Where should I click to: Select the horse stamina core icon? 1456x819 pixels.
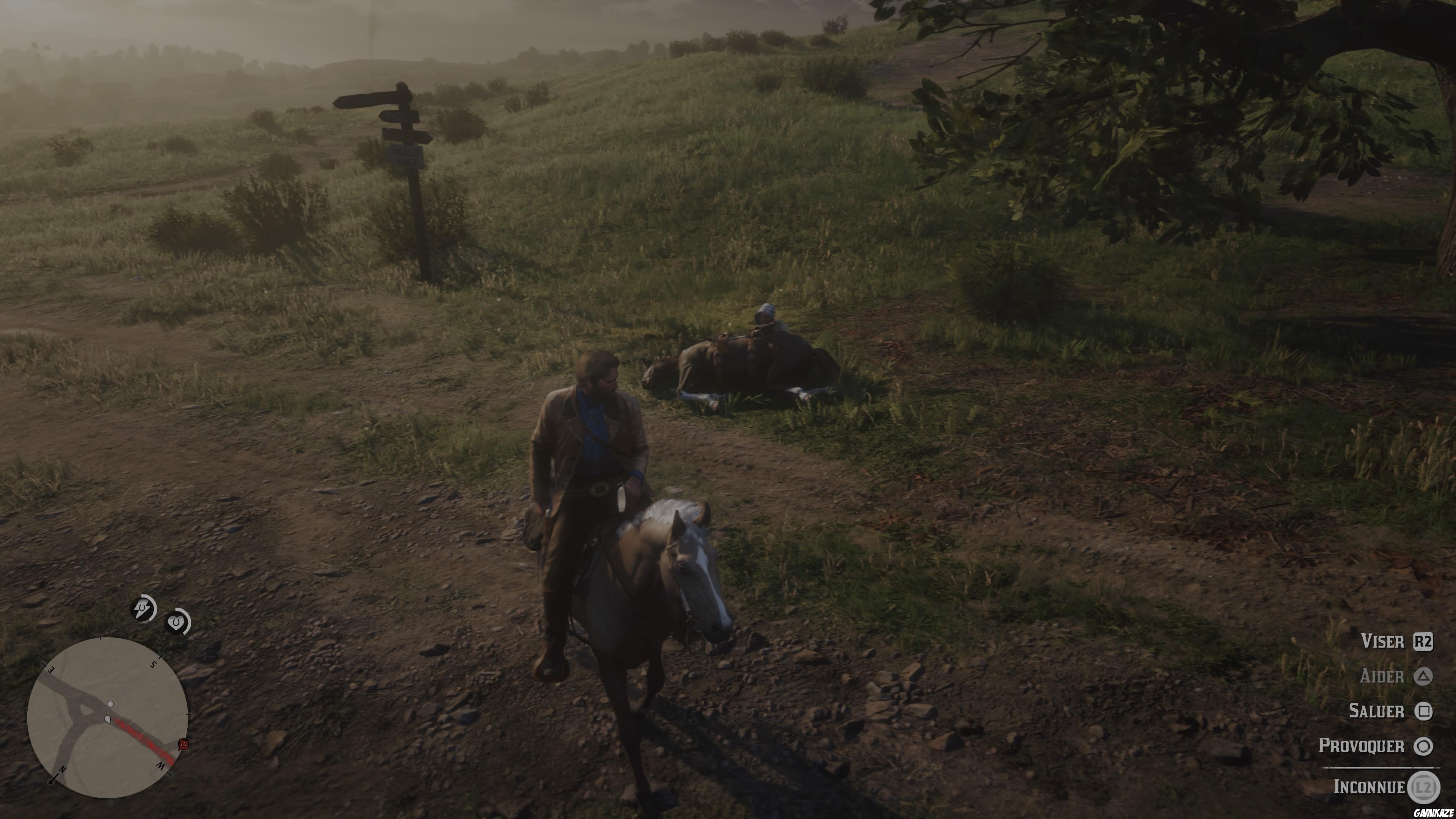pyautogui.click(x=143, y=609)
